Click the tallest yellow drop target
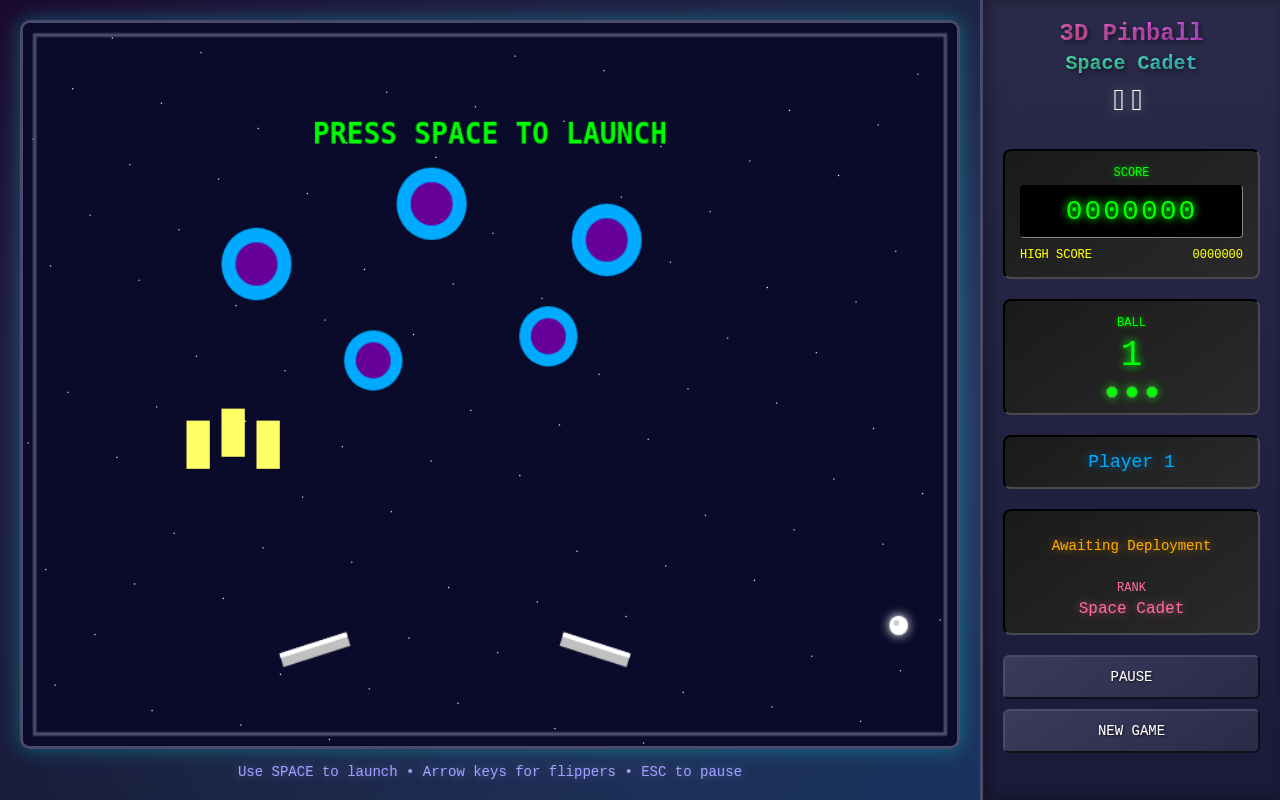This screenshot has height=800, width=1280. [233, 432]
